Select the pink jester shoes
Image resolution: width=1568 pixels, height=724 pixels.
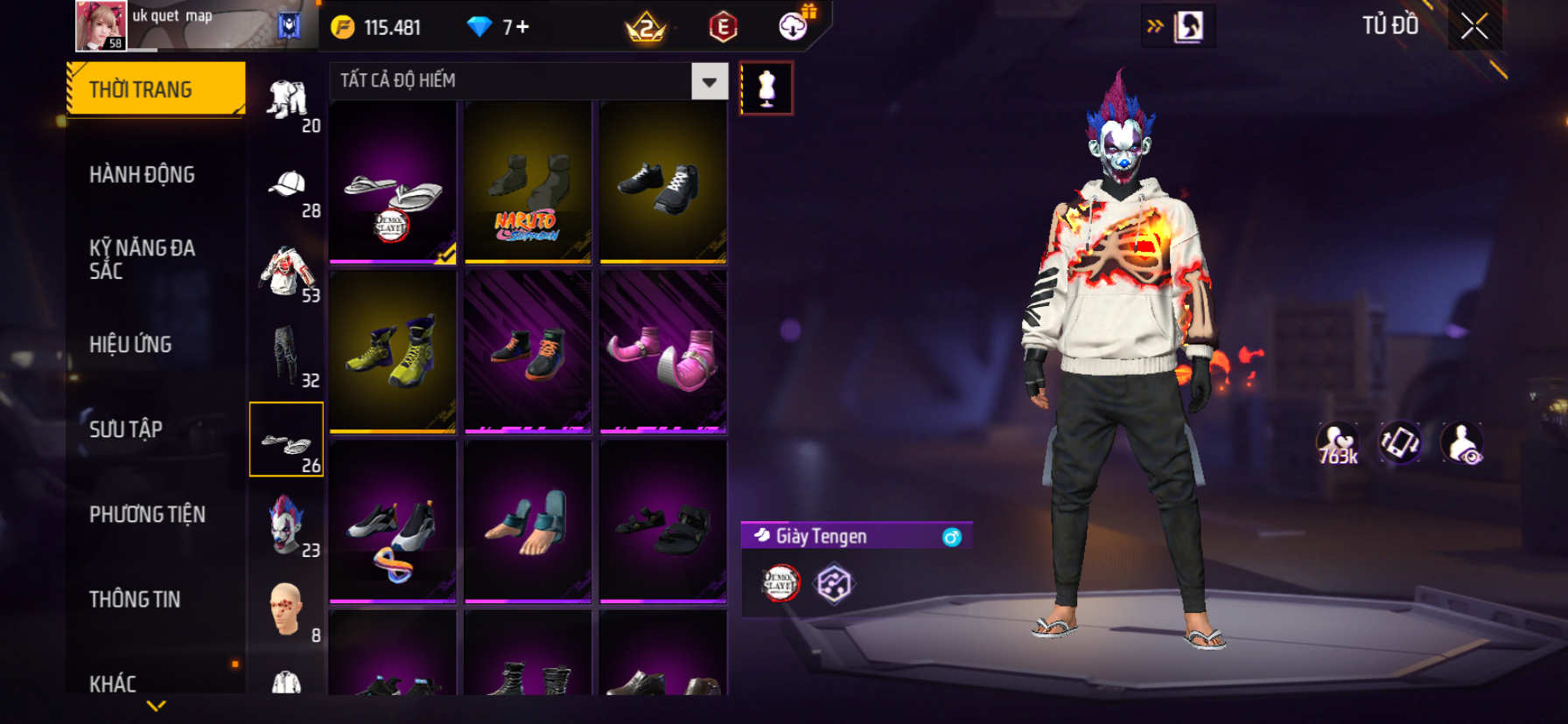(663, 352)
